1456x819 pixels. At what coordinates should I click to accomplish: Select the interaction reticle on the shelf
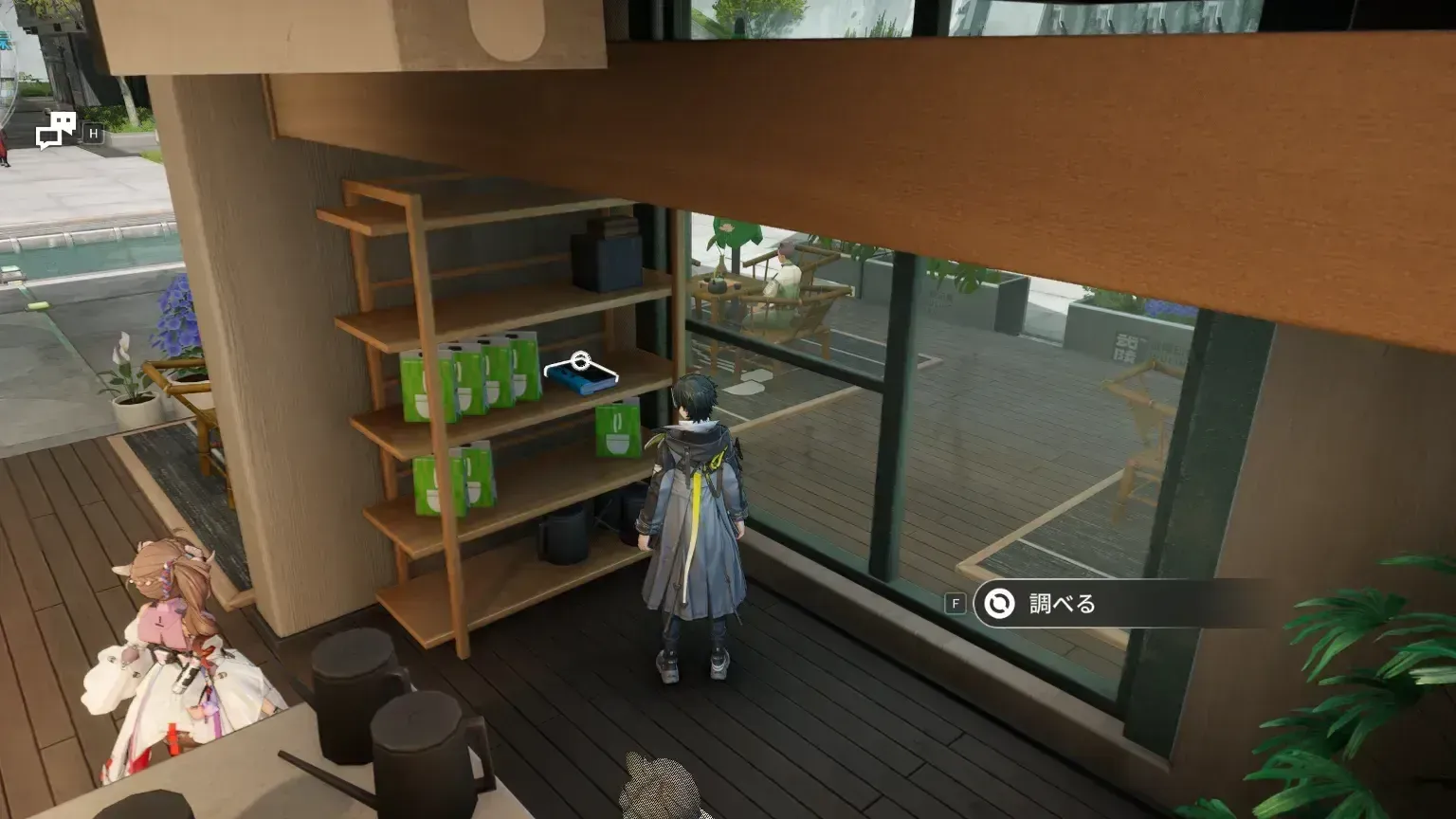580,361
